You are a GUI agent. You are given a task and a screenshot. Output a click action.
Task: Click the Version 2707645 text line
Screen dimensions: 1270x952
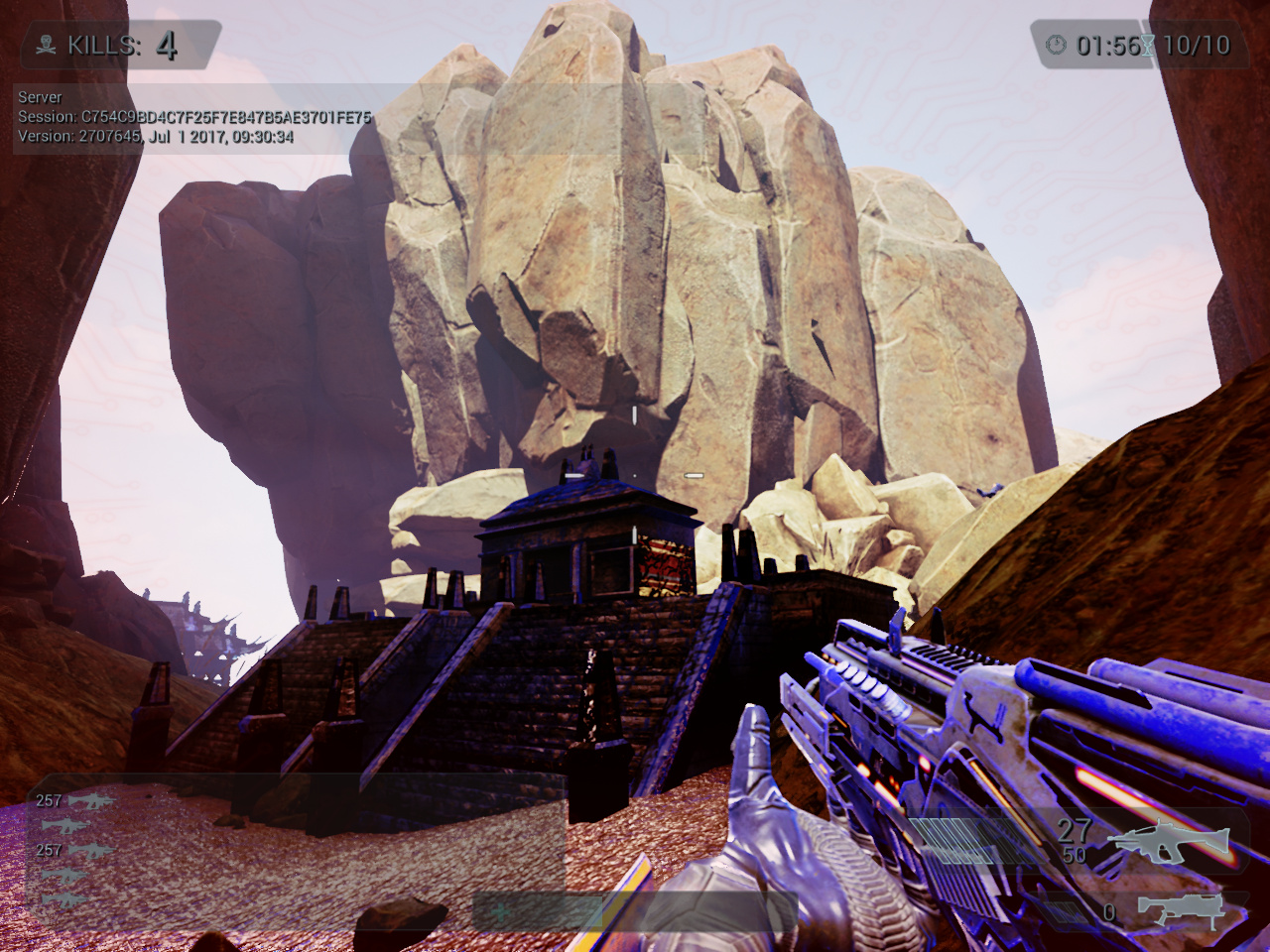click(x=154, y=134)
